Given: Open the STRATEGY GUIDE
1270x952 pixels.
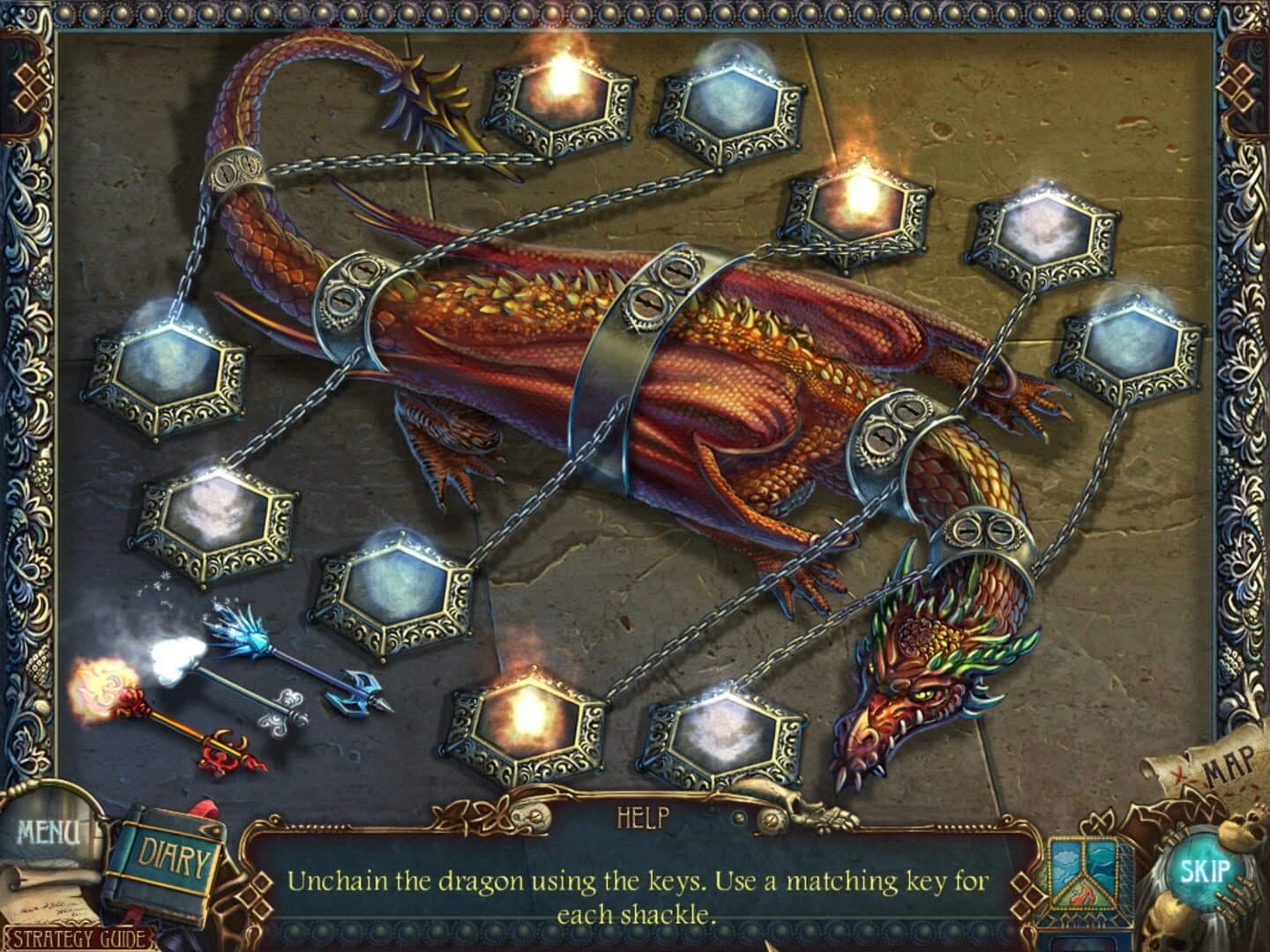Looking at the screenshot, I should tap(79, 938).
